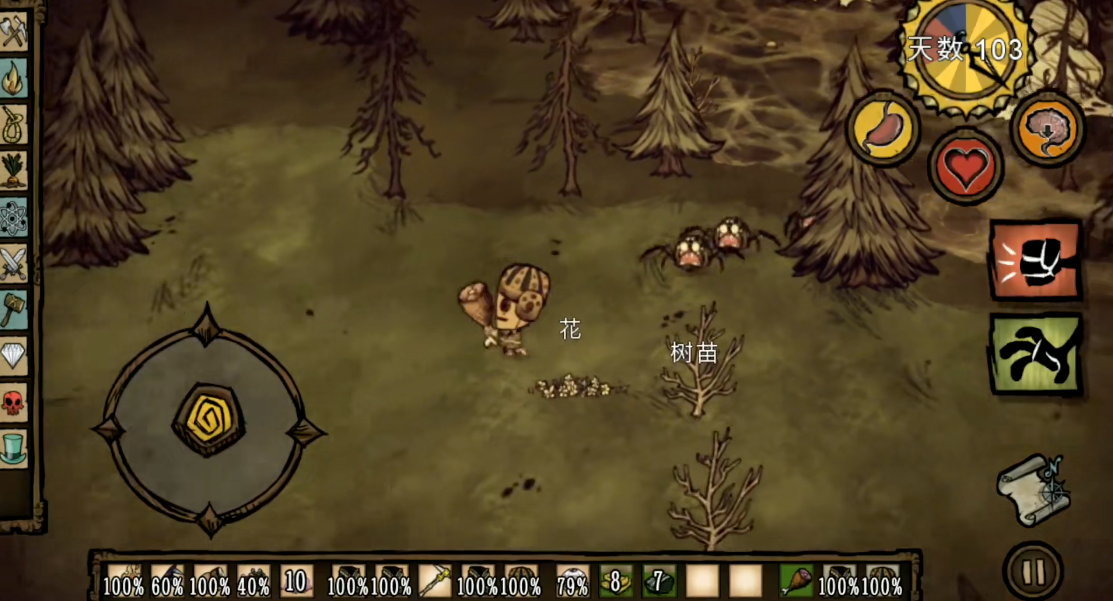Select the item stack showing 7
Image resolution: width=1113 pixels, height=601 pixels.
[x=659, y=580]
